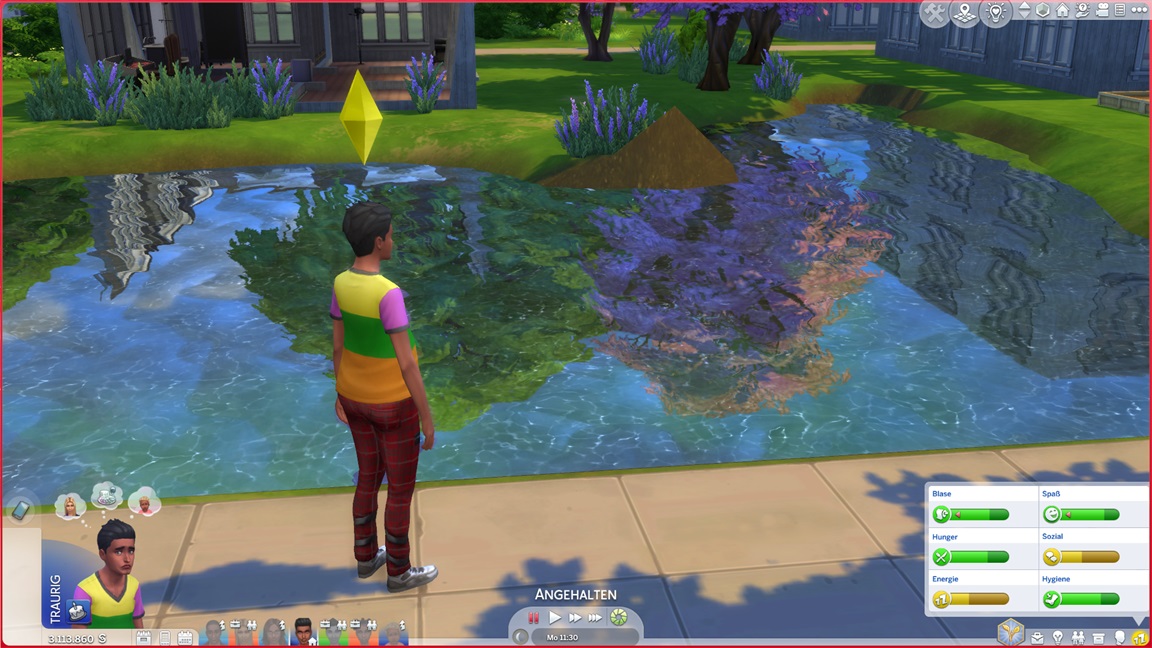The image size is (1152, 648).
Task: Set the game to ultra speed
Action: click(595, 618)
